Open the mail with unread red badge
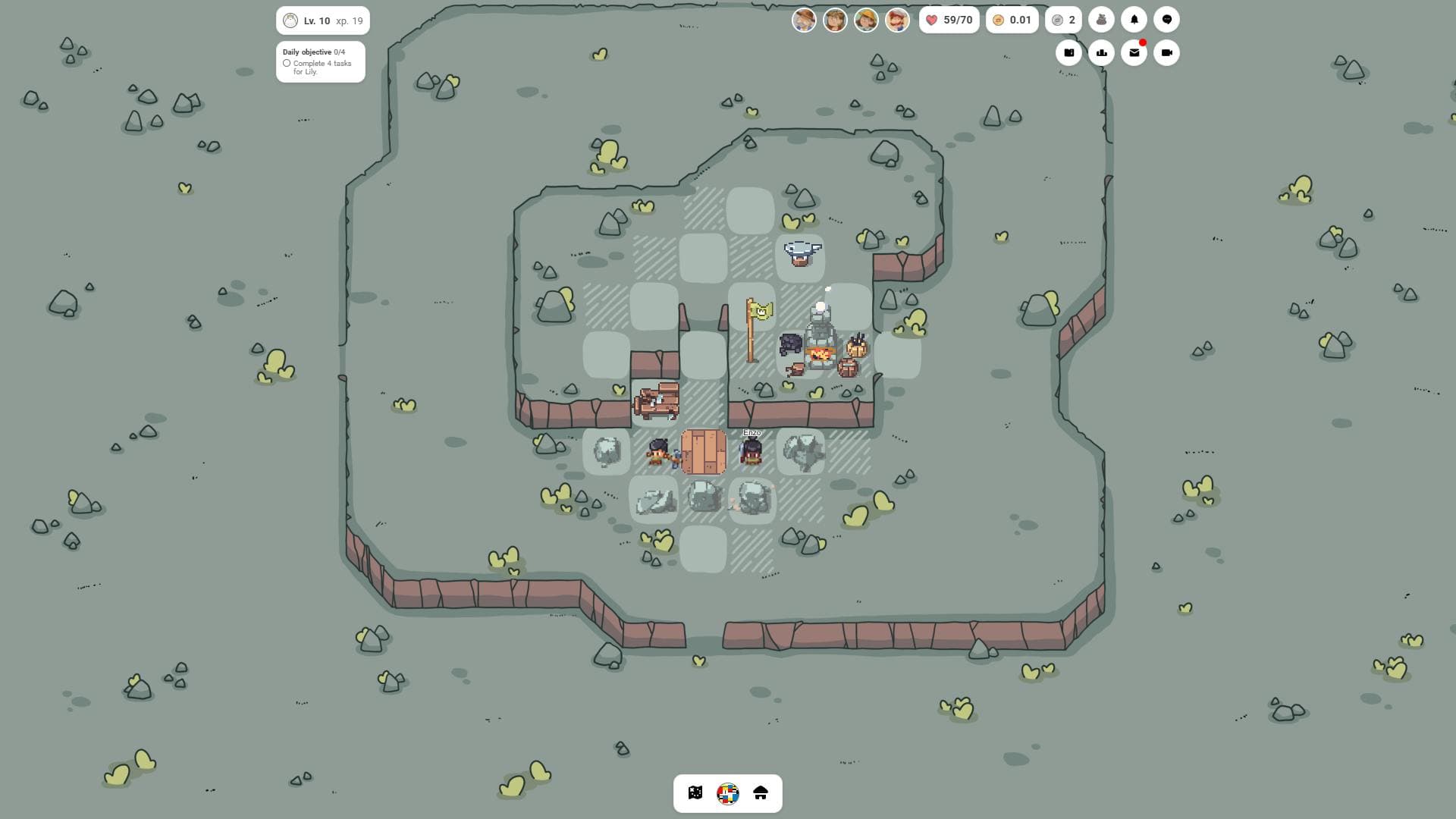 (1133, 52)
